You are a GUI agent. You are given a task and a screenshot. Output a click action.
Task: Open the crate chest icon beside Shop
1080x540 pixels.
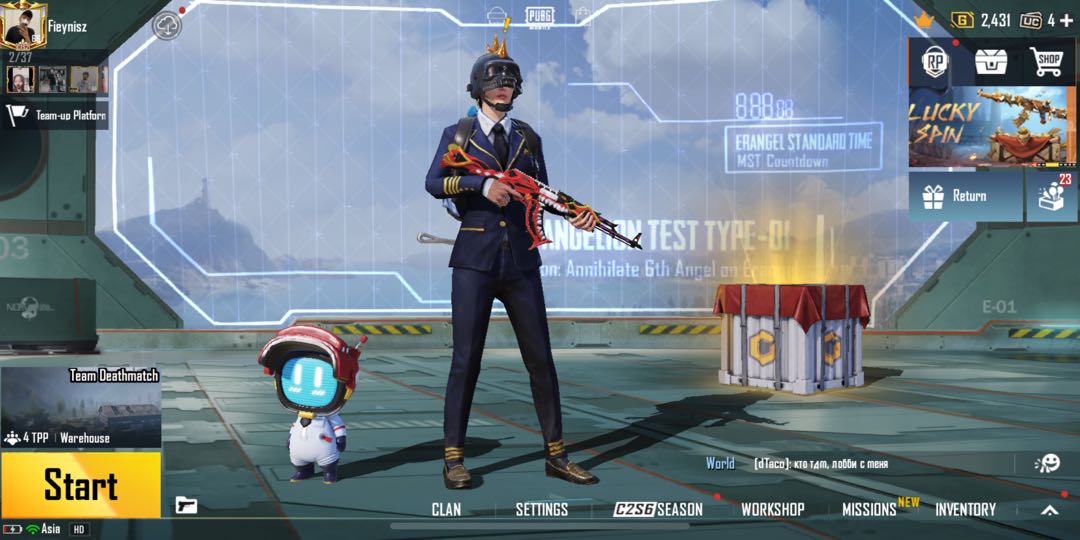(x=991, y=62)
